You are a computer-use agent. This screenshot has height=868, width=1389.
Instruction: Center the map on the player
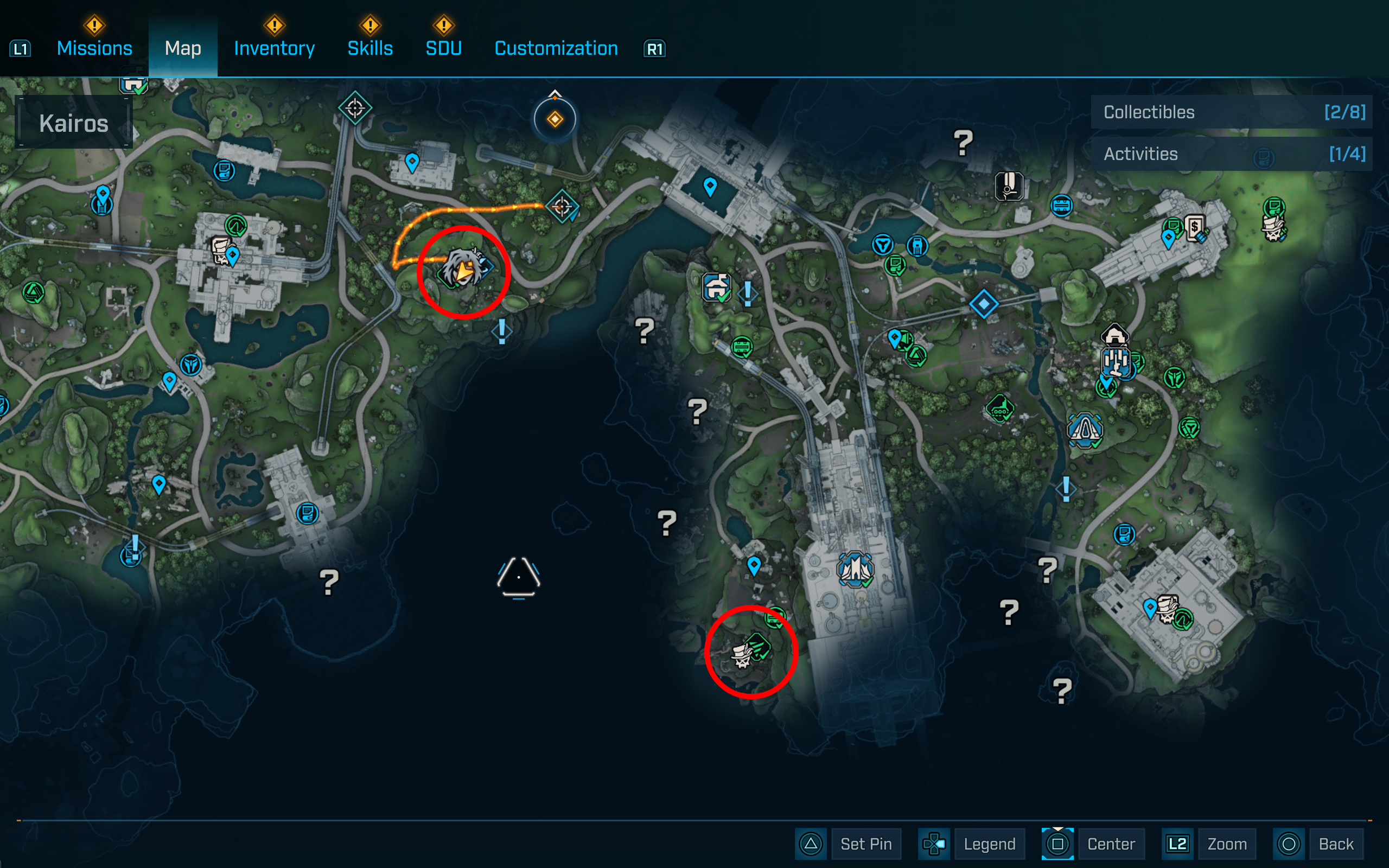click(1110, 843)
